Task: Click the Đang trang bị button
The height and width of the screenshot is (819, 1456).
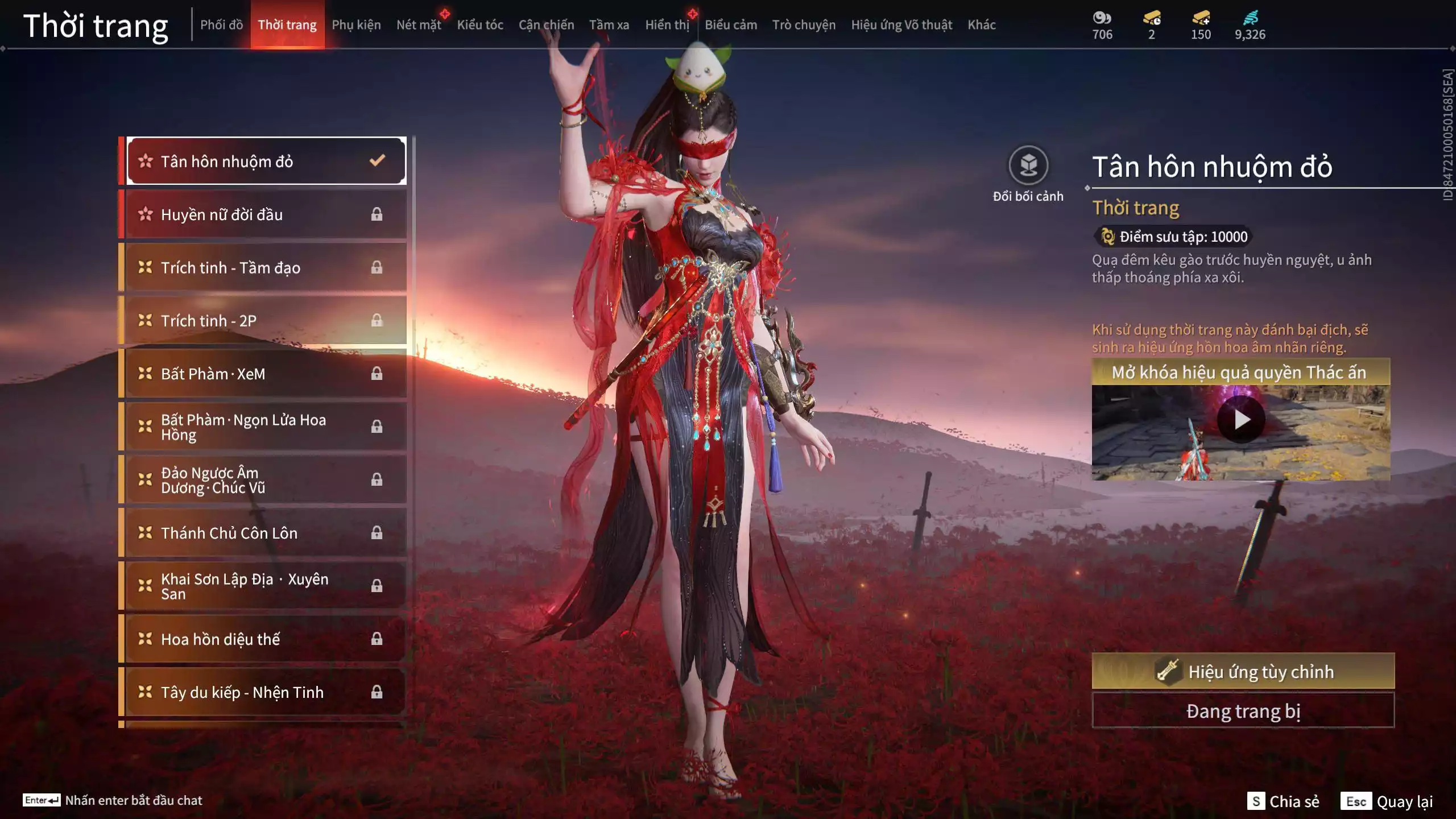Action: pyautogui.click(x=1243, y=711)
